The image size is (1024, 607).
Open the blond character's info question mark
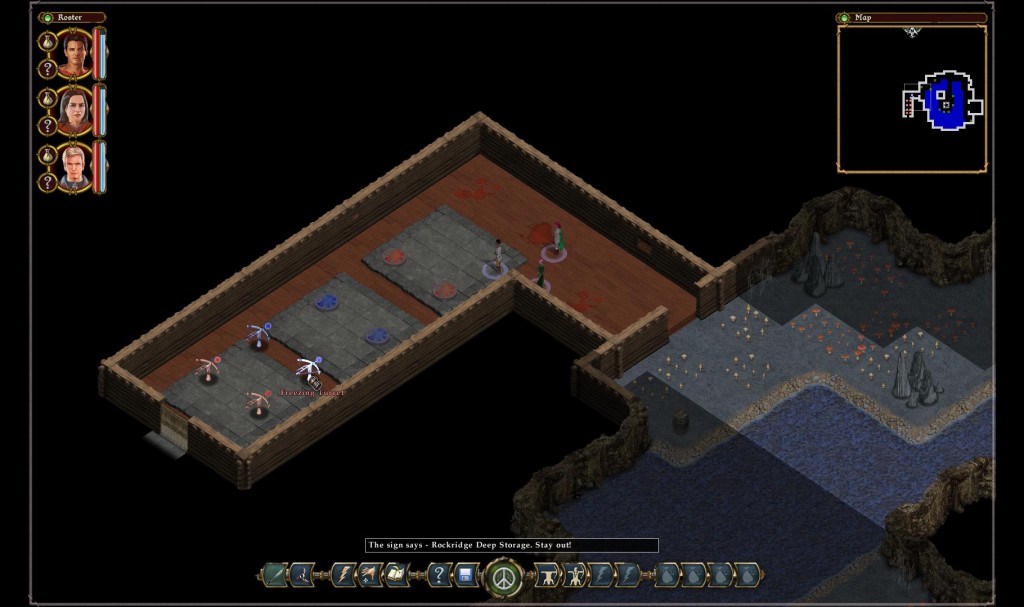pyautogui.click(x=46, y=183)
